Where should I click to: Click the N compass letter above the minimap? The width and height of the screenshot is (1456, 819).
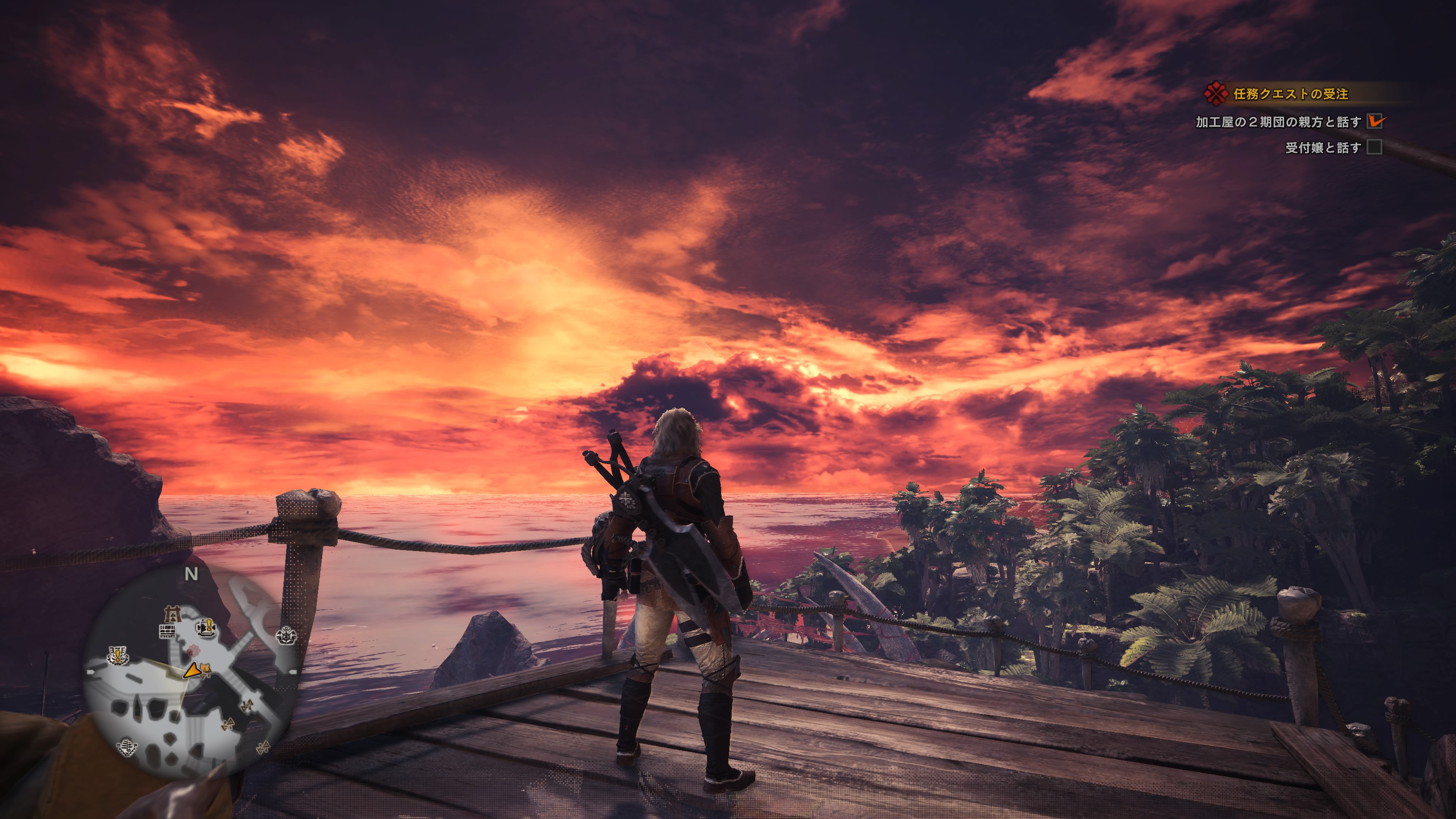pyautogui.click(x=191, y=574)
